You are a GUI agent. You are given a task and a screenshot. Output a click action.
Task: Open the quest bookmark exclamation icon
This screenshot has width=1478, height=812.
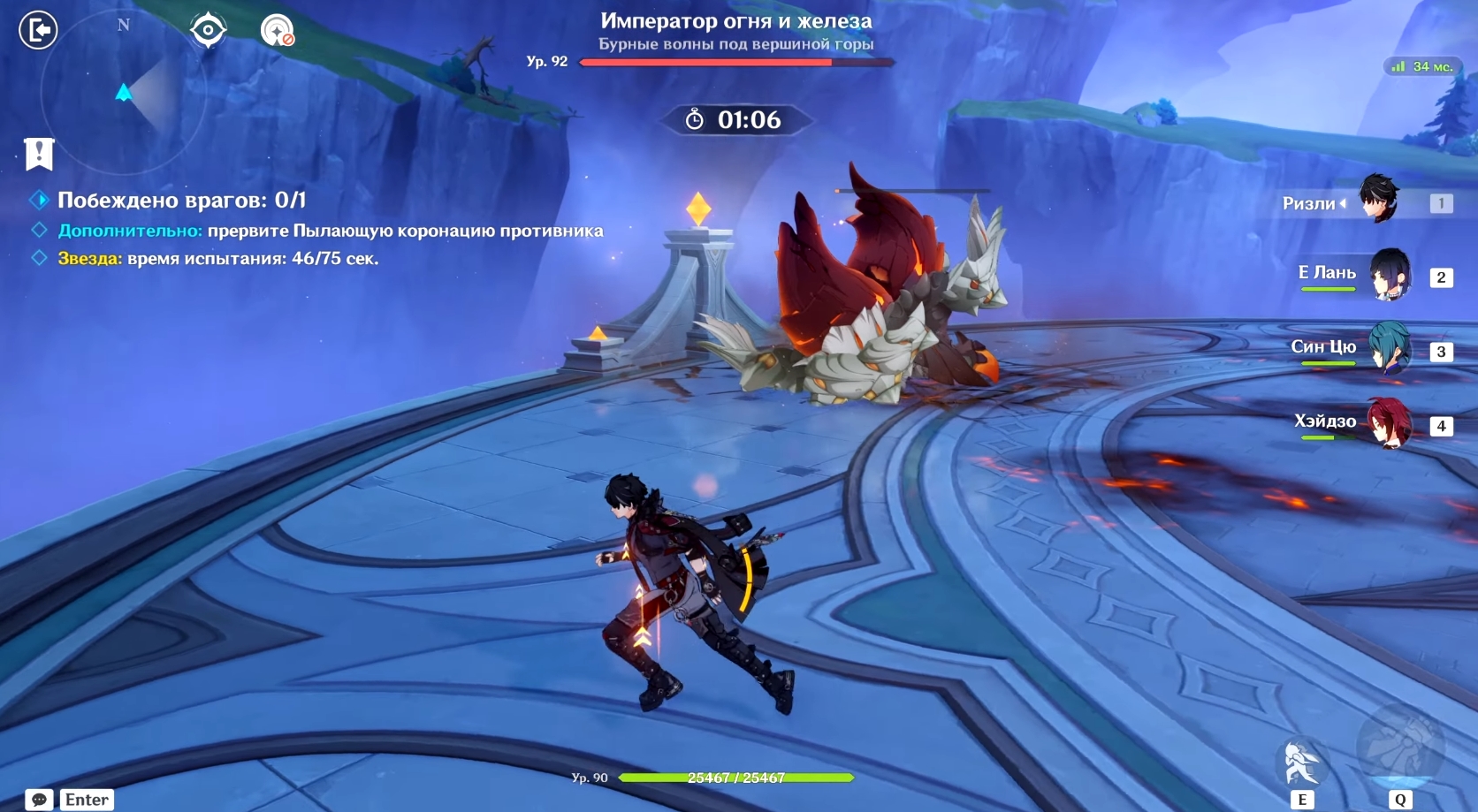(x=39, y=154)
